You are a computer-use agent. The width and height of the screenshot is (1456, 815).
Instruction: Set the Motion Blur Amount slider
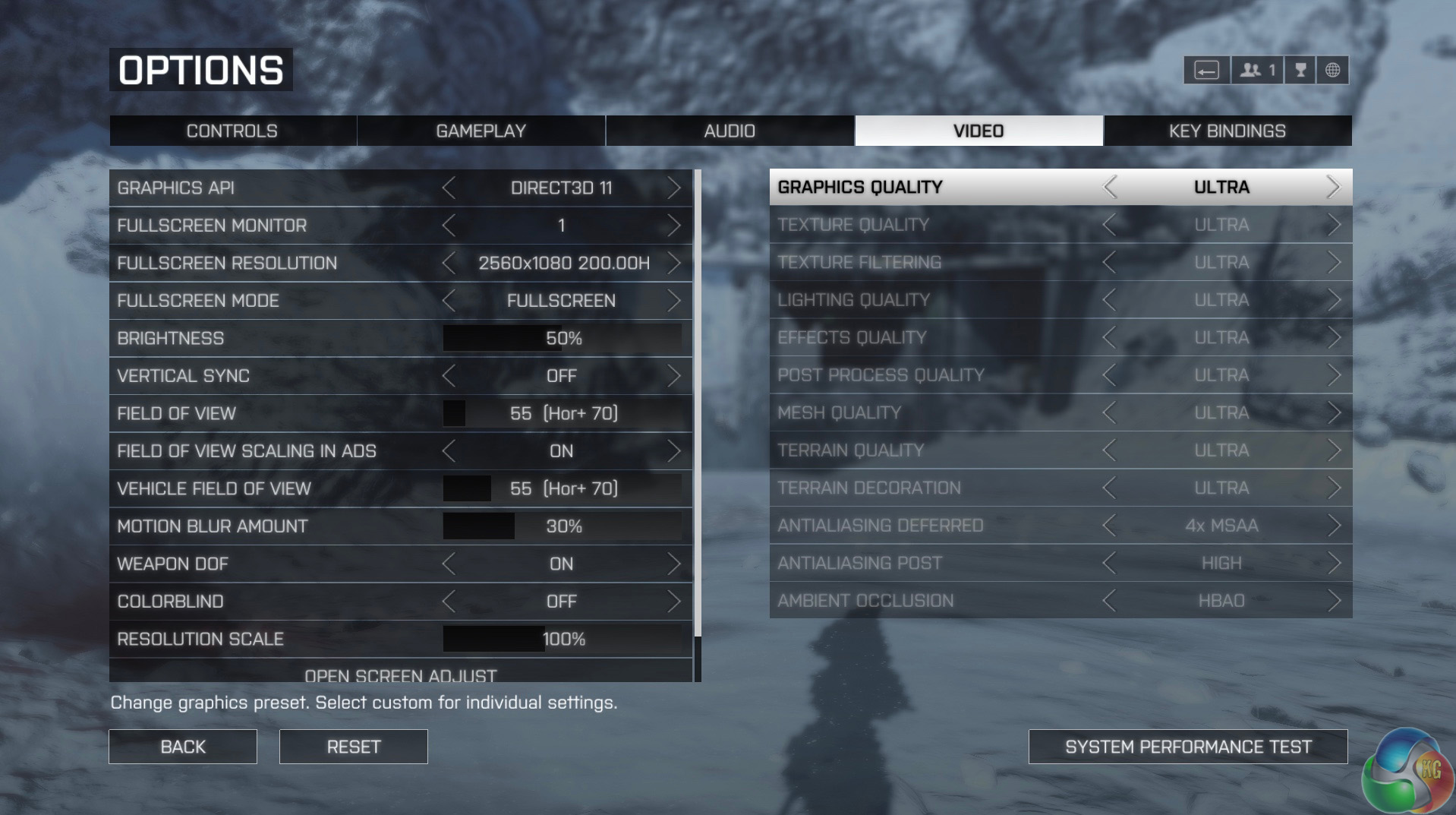(562, 526)
